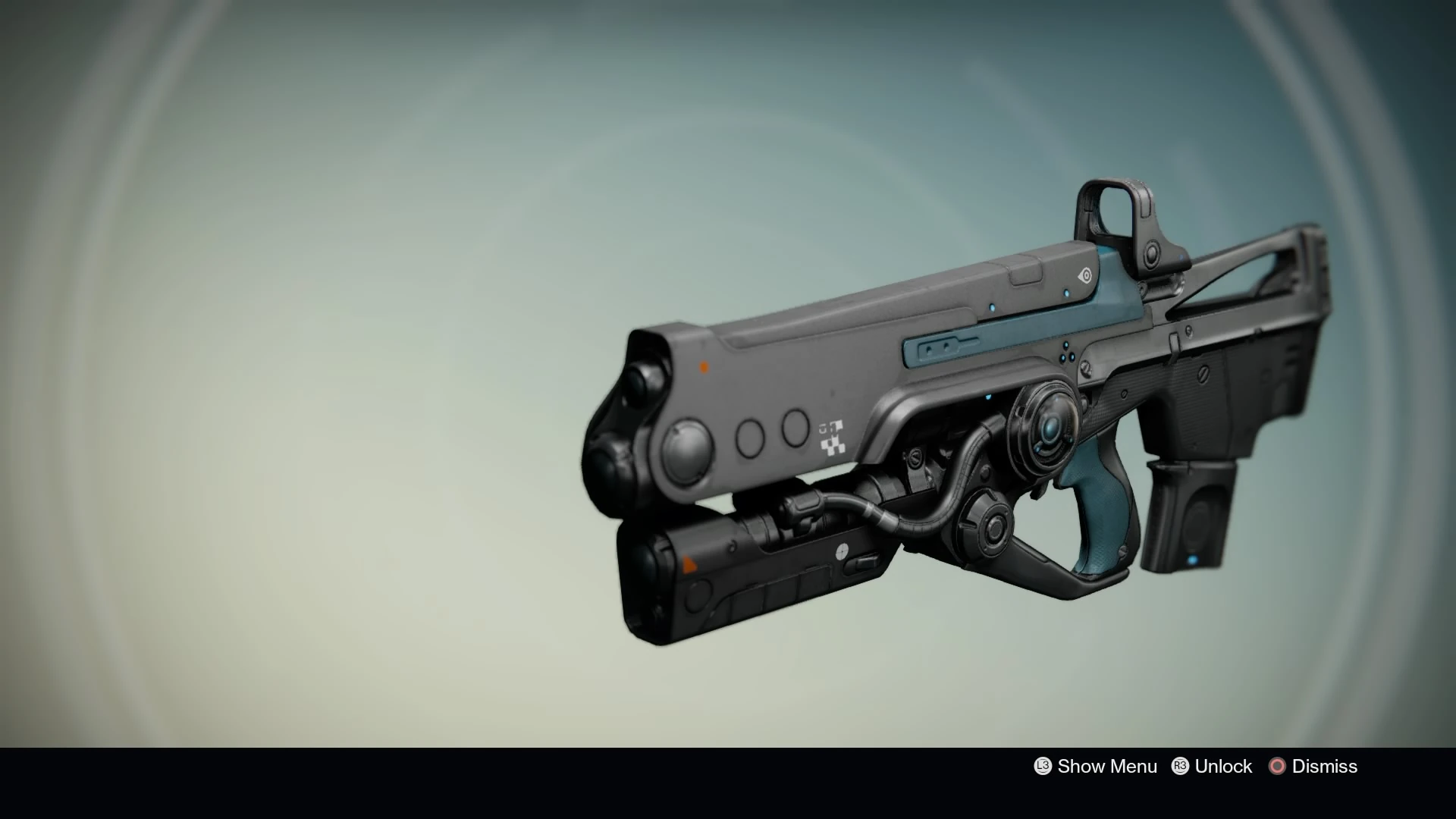Choose the Dismiss option
The height and width of the screenshot is (819, 1456).
click(1326, 766)
